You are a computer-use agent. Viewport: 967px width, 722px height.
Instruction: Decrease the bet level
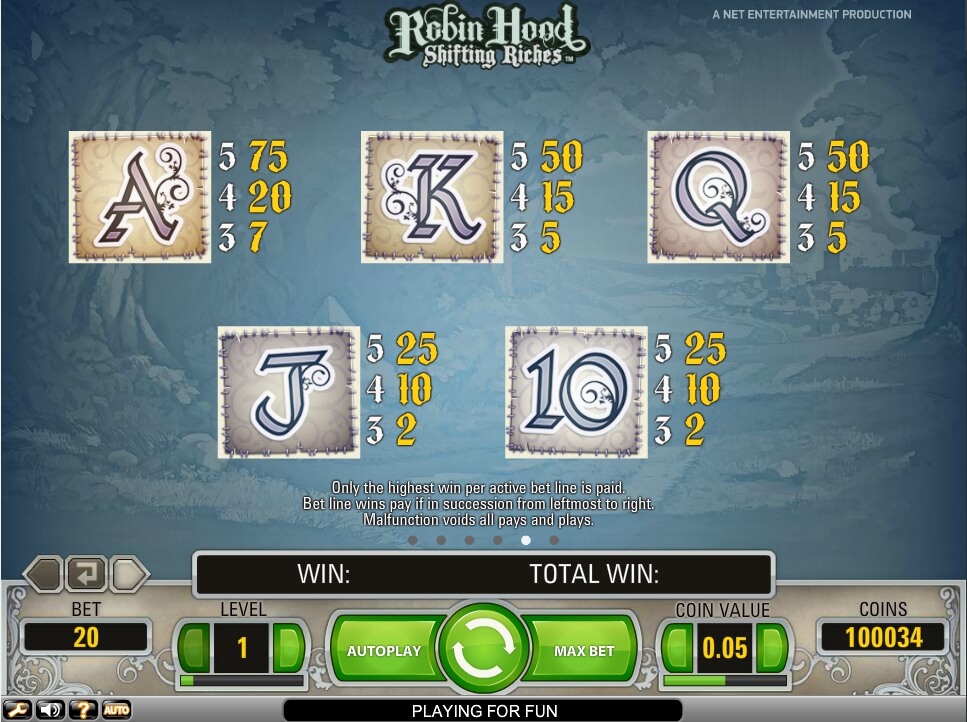pos(194,648)
